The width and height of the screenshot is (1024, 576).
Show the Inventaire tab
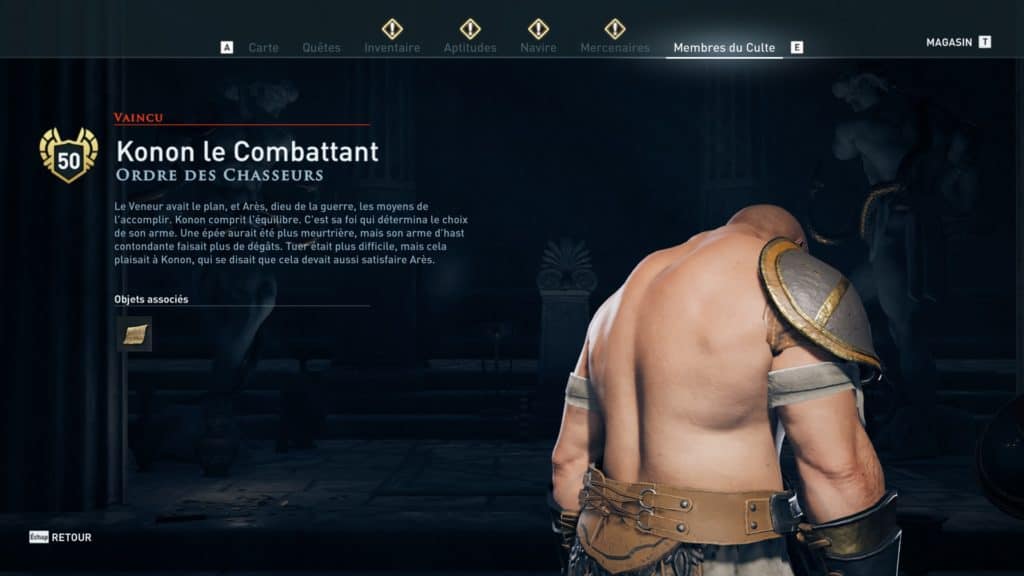[x=392, y=47]
